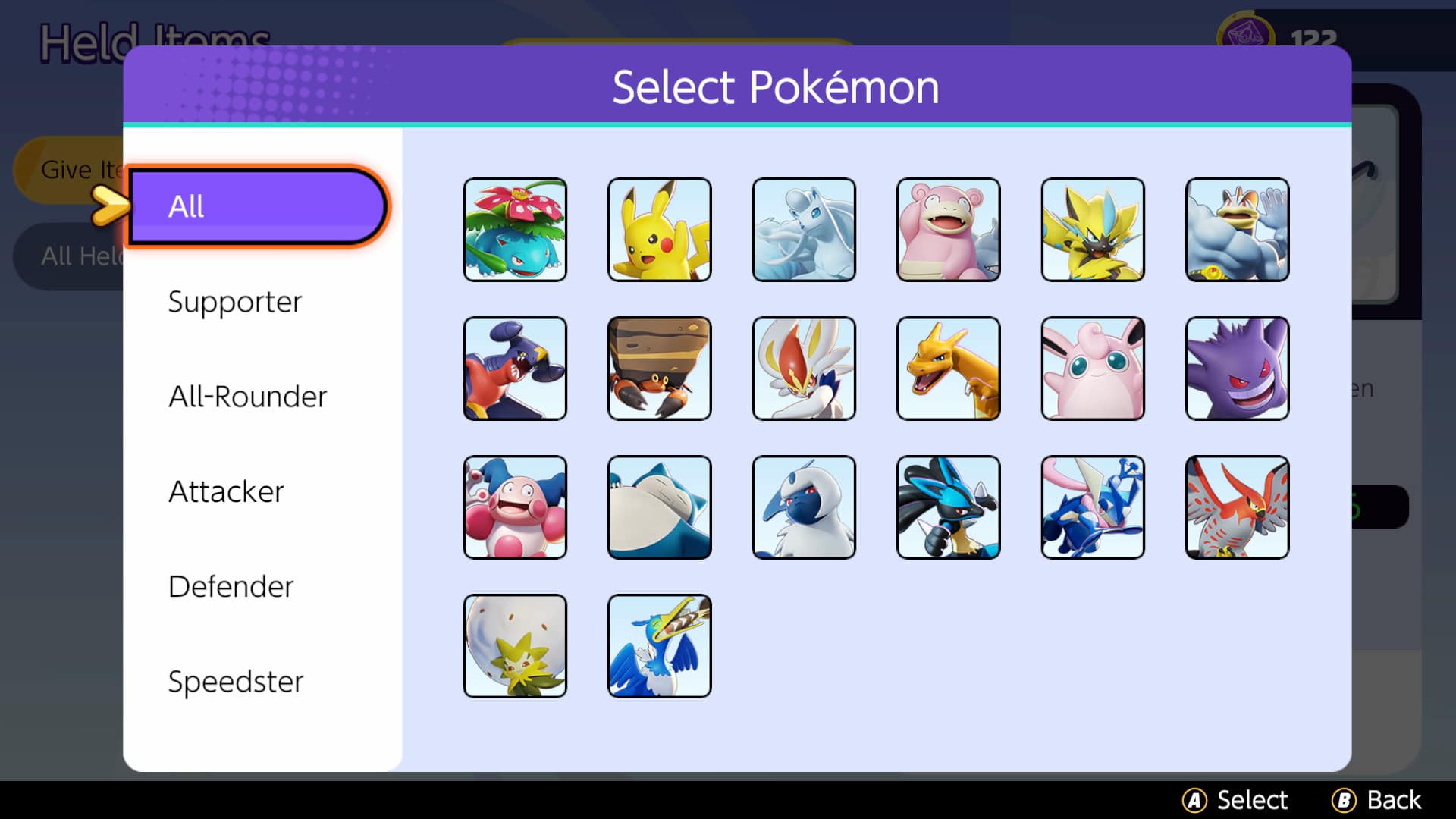Select Cramorant's portrait
This screenshot has height=819, width=1456.
pyautogui.click(x=659, y=645)
